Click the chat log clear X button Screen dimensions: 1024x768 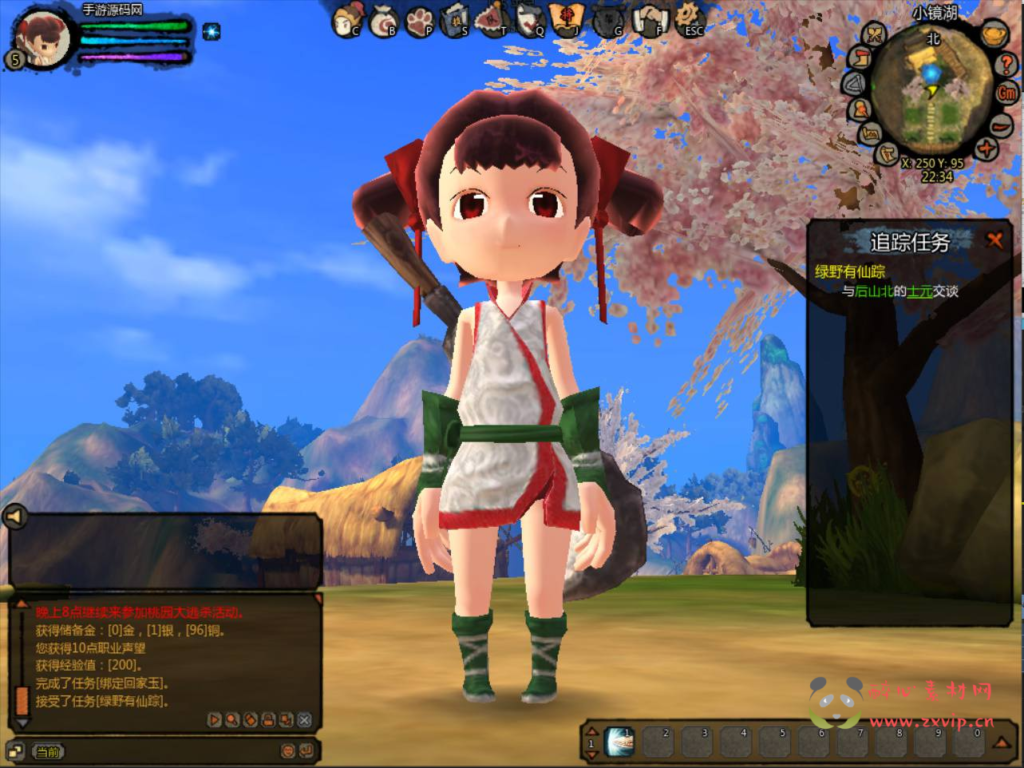coord(304,719)
